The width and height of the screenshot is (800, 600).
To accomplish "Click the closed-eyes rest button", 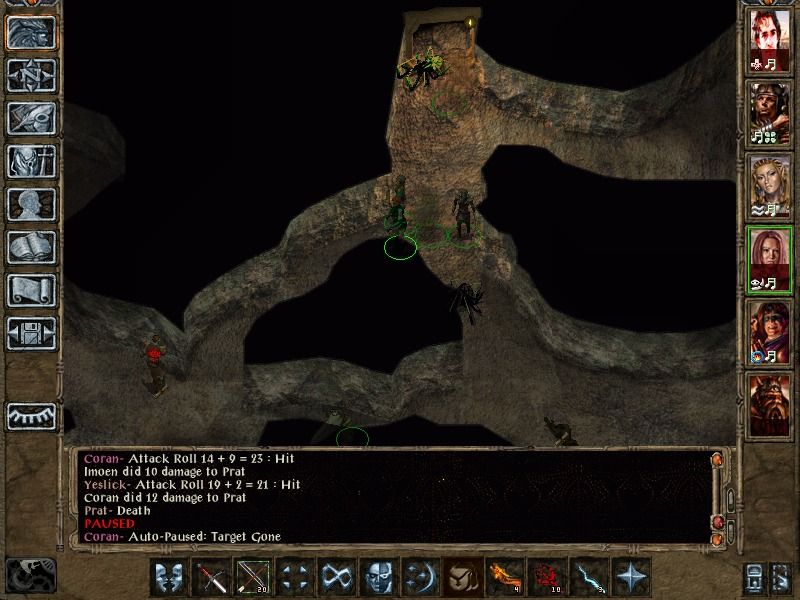I will click(31, 417).
